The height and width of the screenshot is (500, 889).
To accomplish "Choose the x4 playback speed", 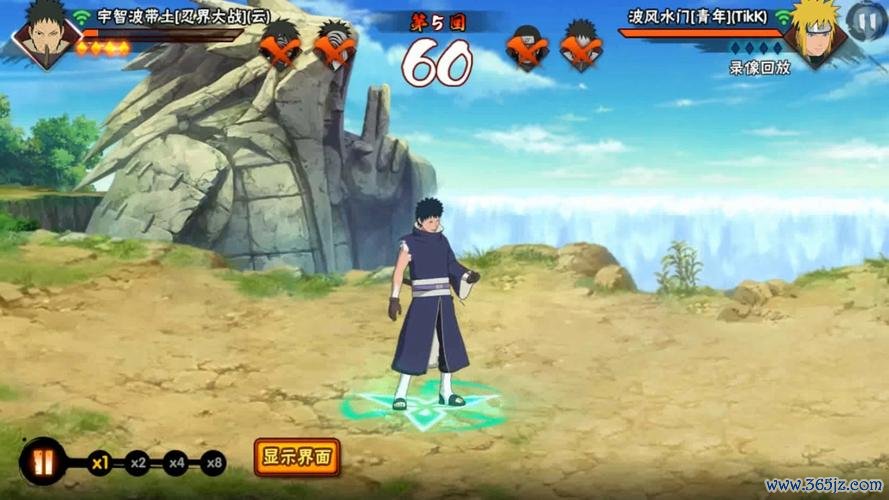I will click(x=176, y=463).
